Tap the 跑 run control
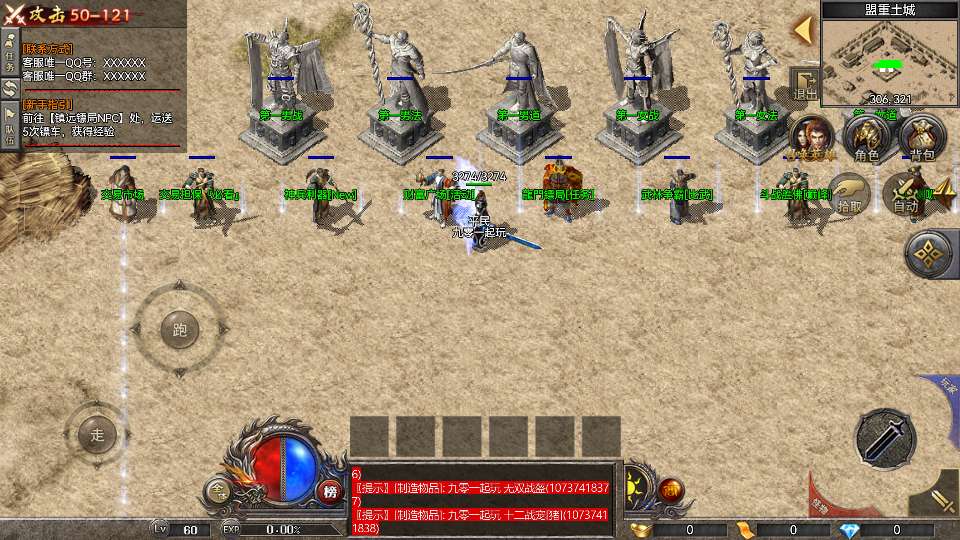The width and height of the screenshot is (960, 540). [180, 329]
